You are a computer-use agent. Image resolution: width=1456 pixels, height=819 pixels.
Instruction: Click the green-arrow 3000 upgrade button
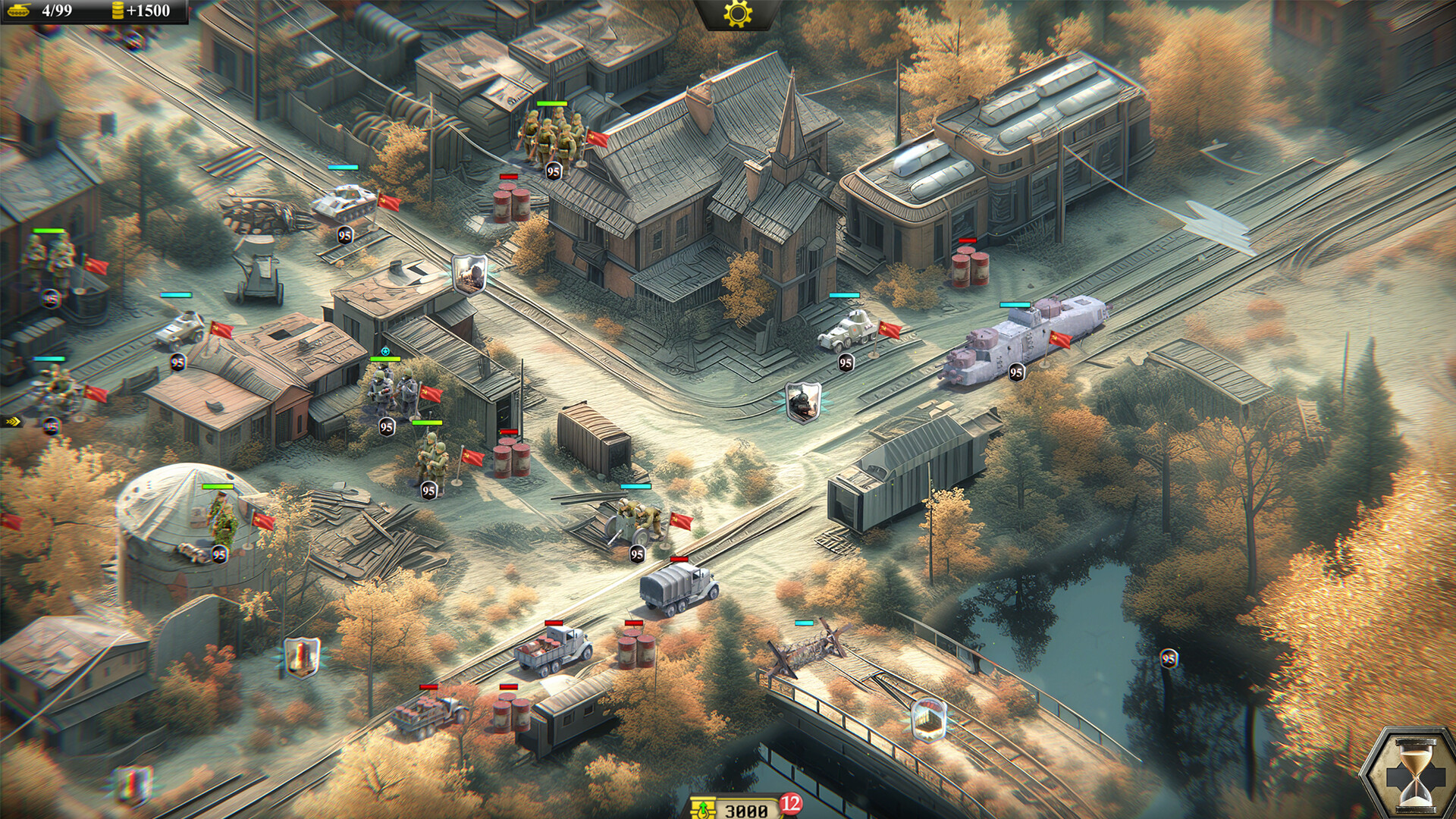tap(739, 808)
